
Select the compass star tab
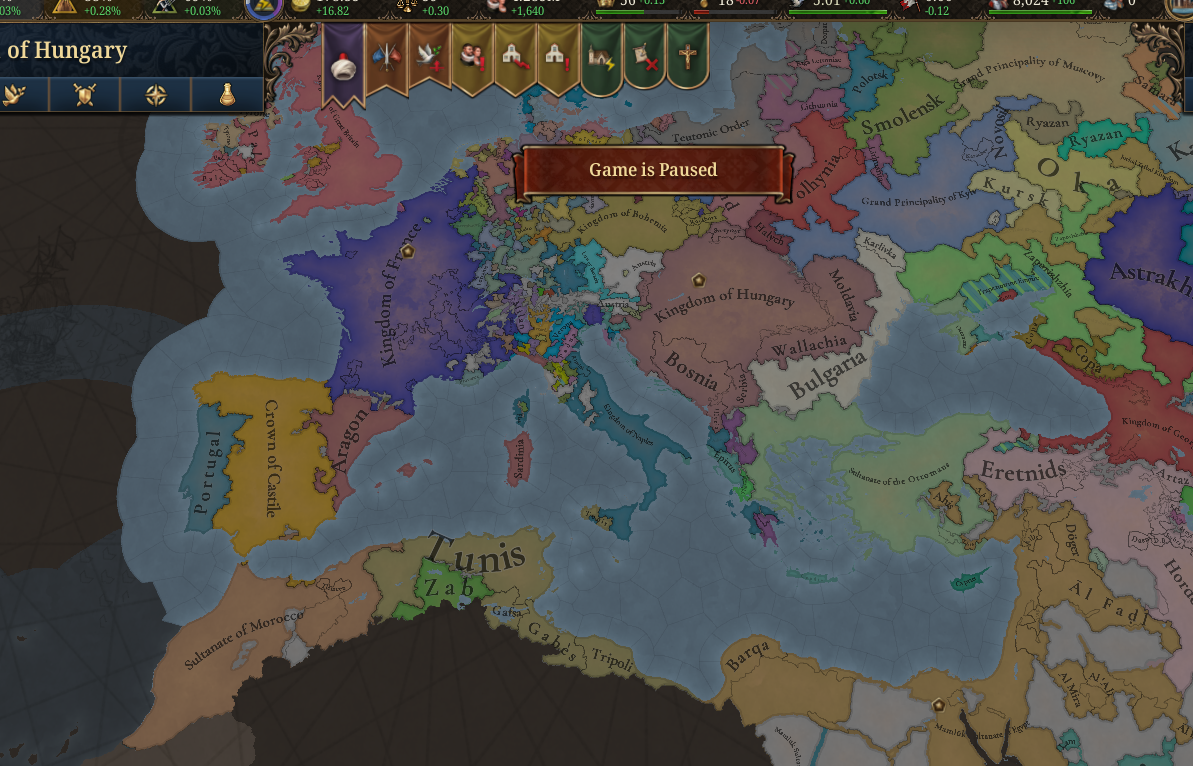tap(156, 95)
